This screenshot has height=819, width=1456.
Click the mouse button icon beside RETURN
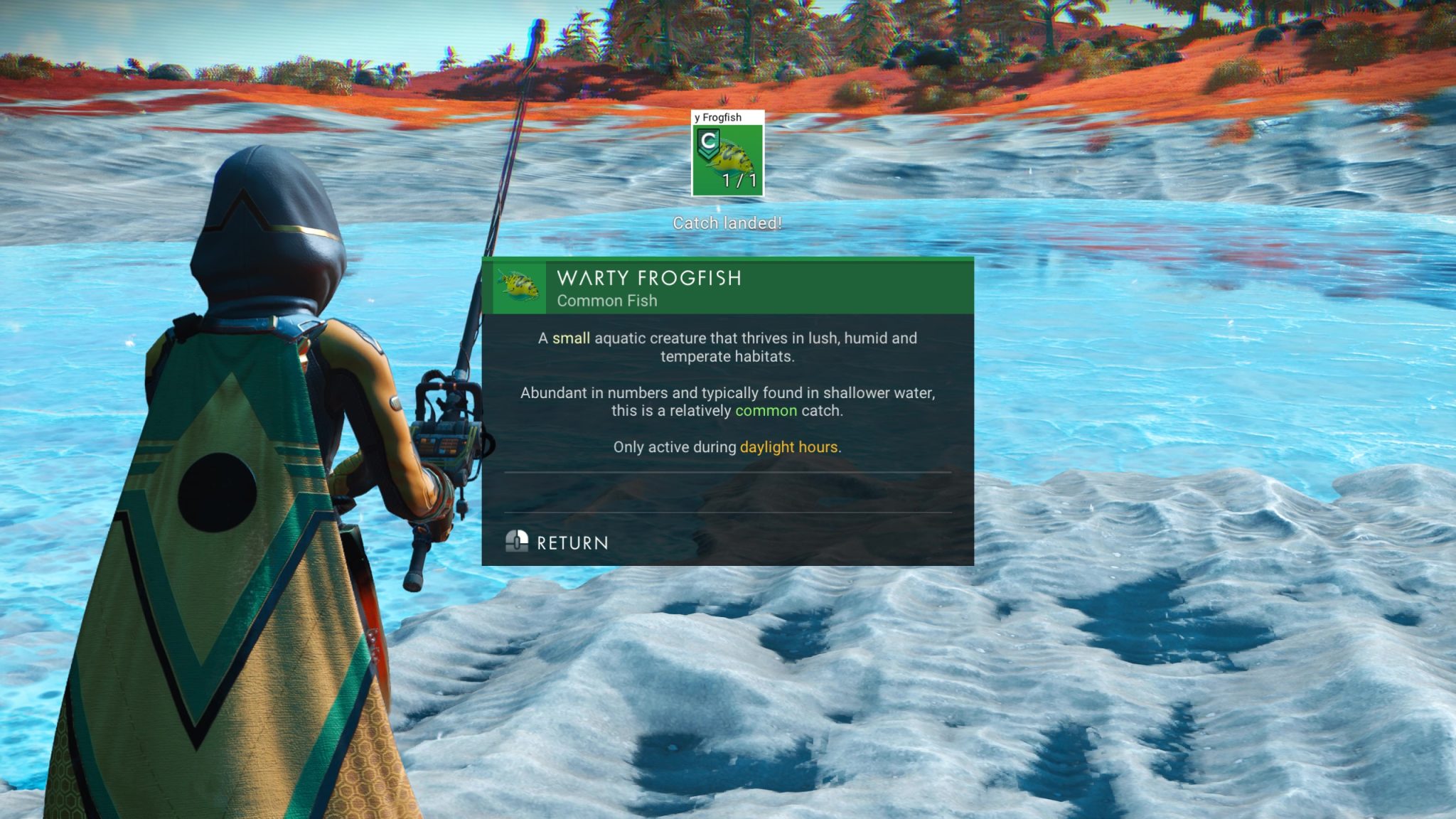pos(516,542)
